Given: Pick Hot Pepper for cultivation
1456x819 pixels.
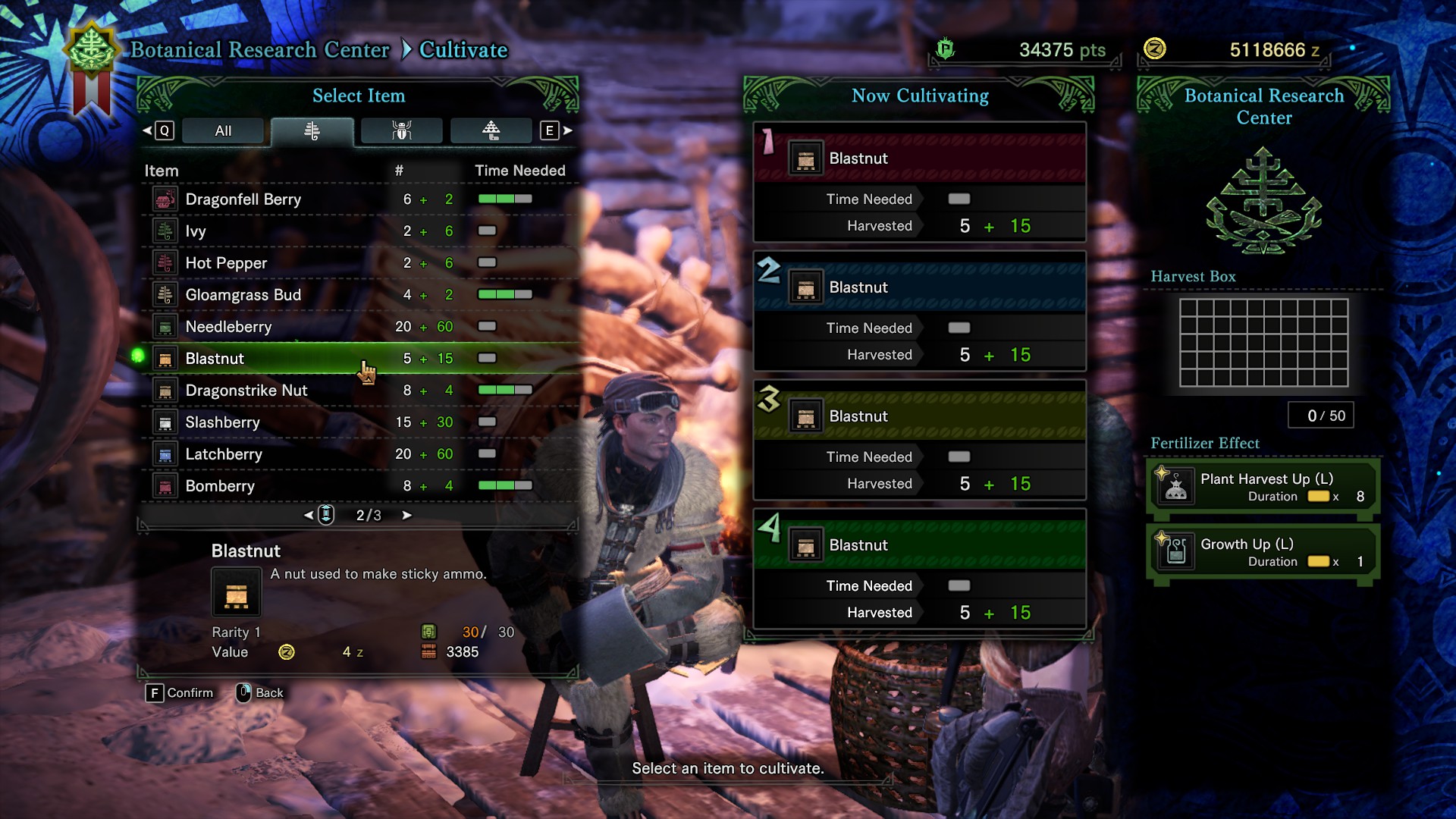Looking at the screenshot, I should pos(226,263).
